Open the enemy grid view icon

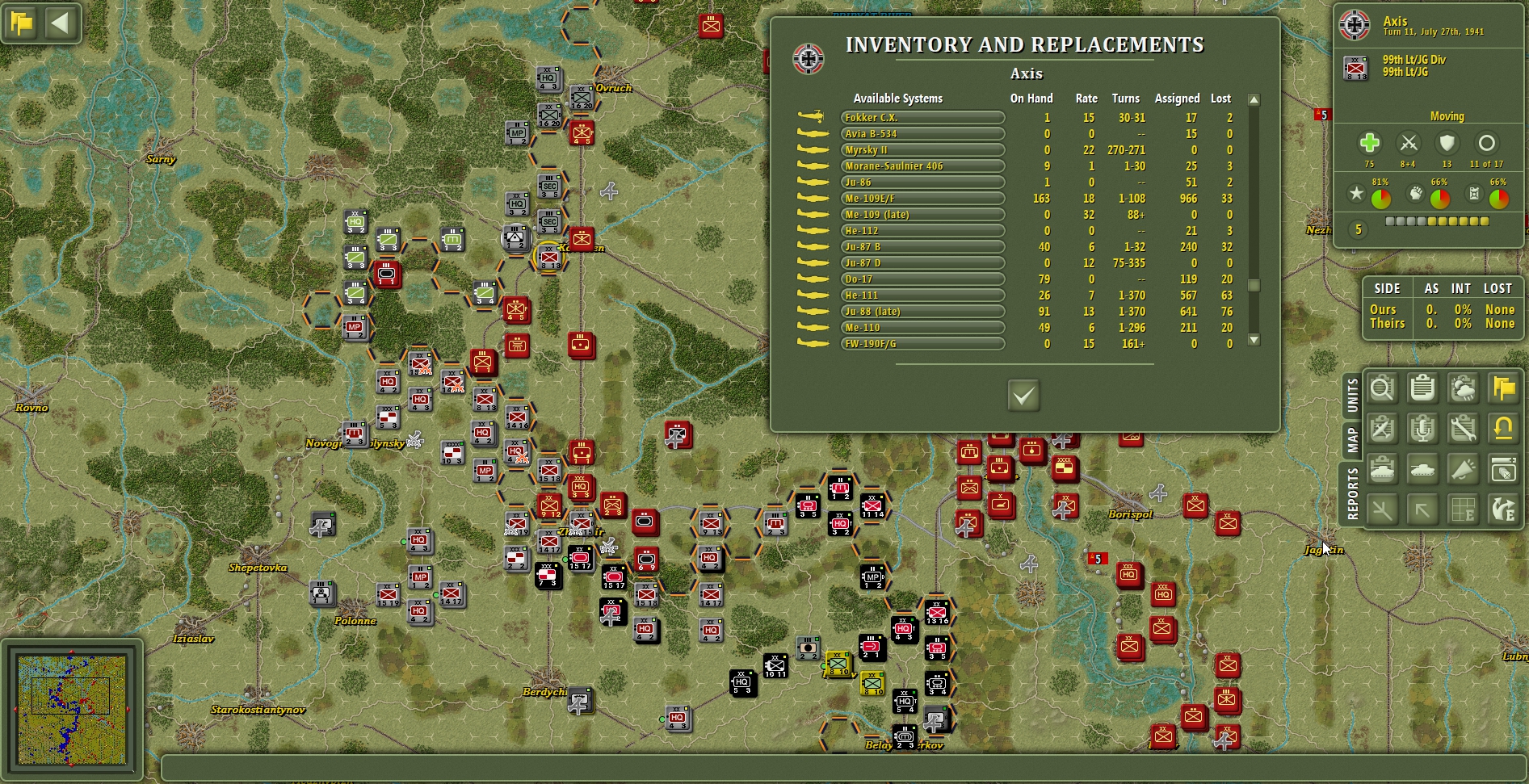1463,509
